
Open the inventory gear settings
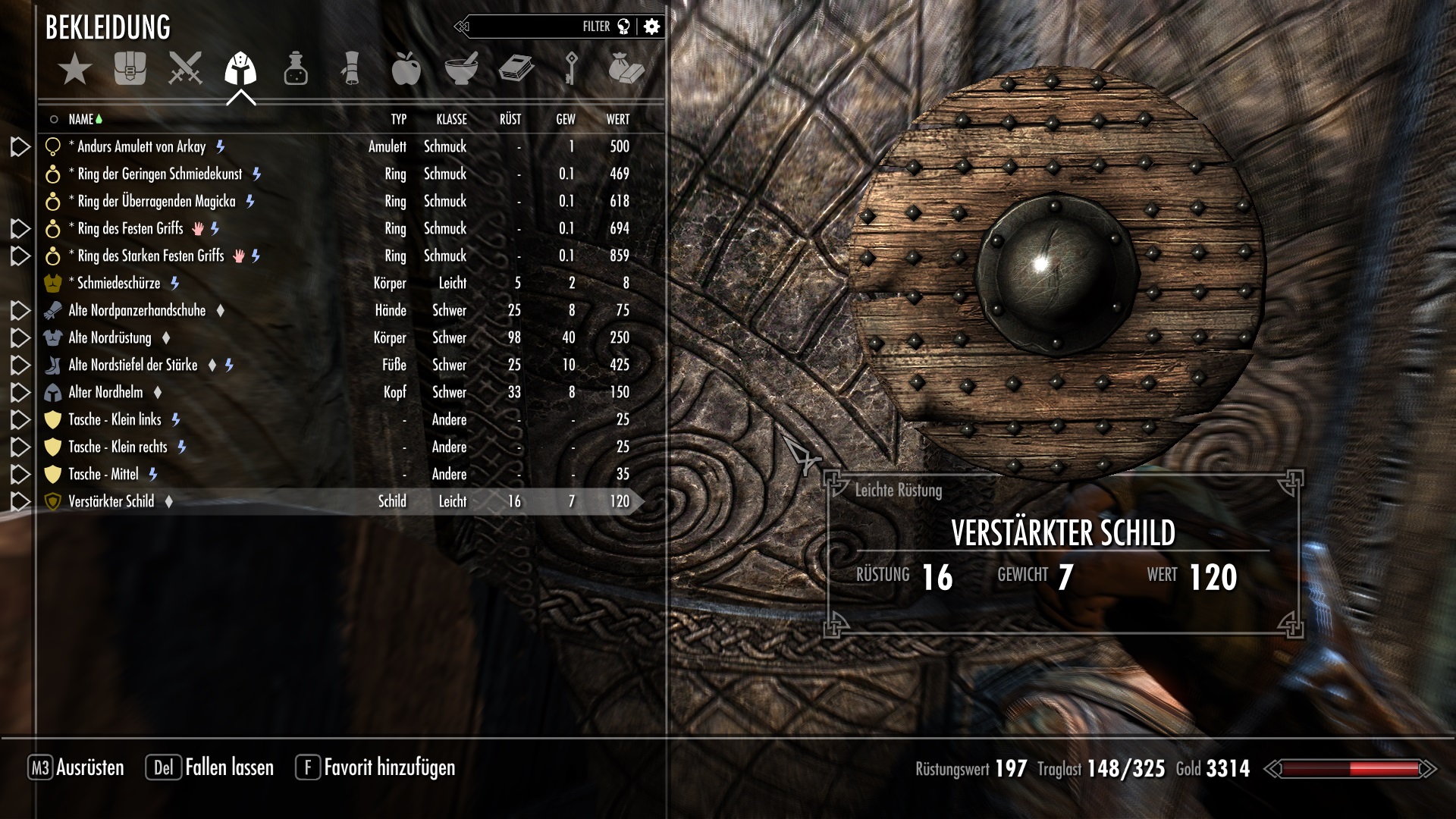click(651, 27)
